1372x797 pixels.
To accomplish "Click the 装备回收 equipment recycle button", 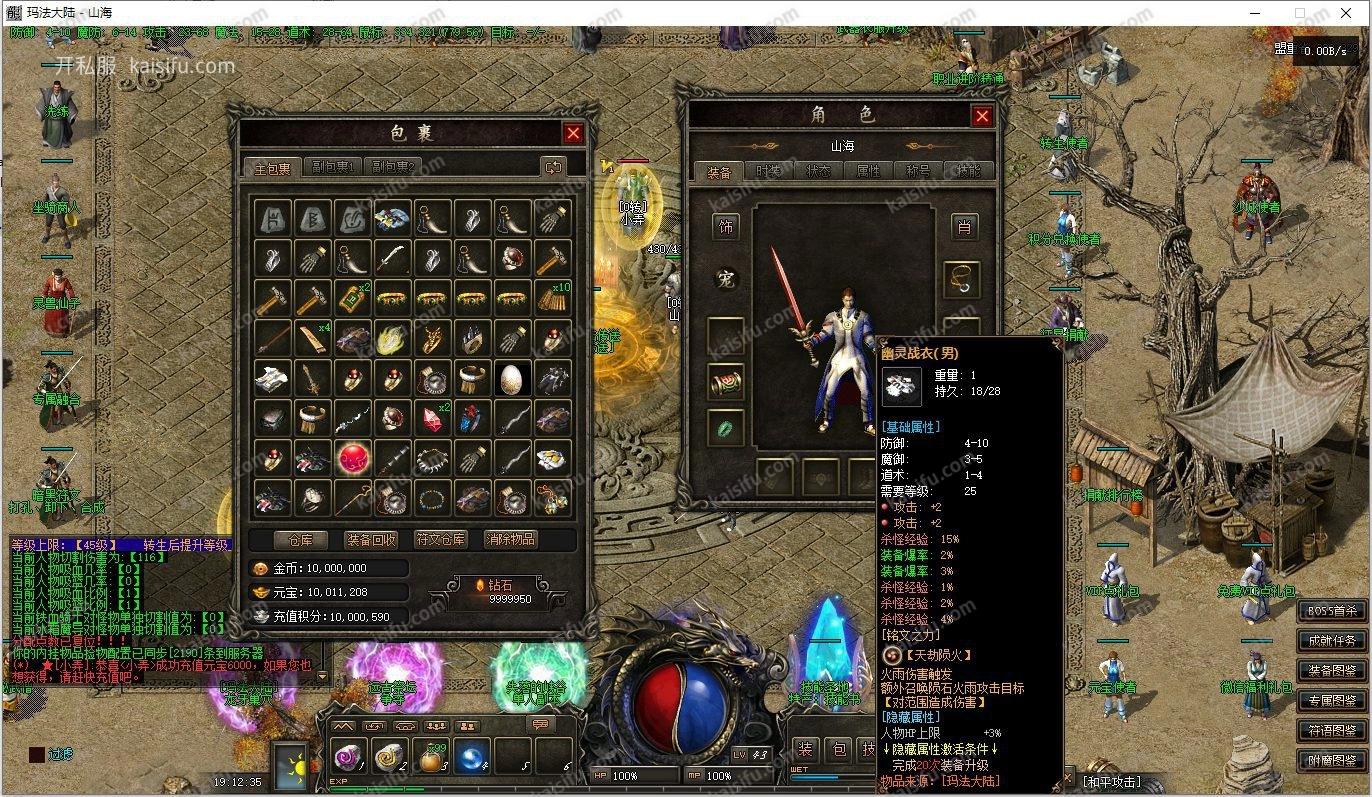I will click(x=371, y=539).
